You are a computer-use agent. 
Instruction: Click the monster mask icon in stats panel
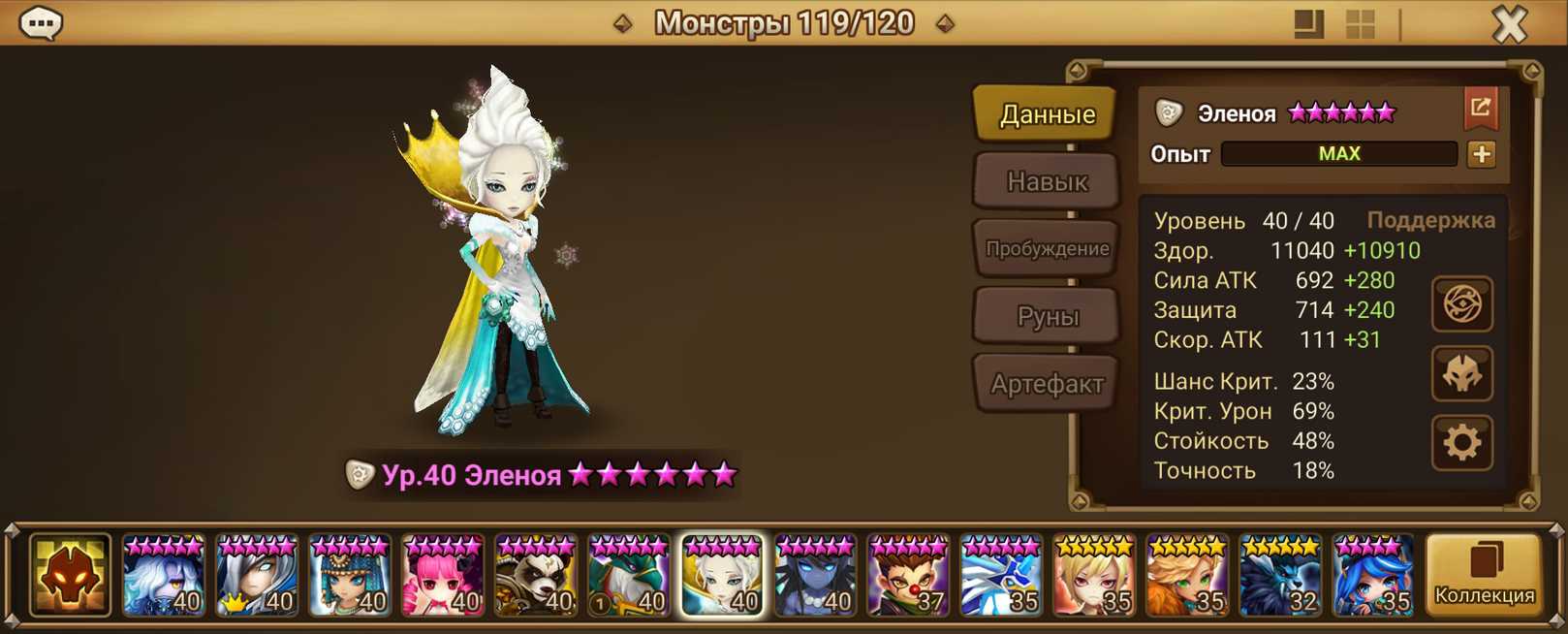pyautogui.click(x=1462, y=374)
